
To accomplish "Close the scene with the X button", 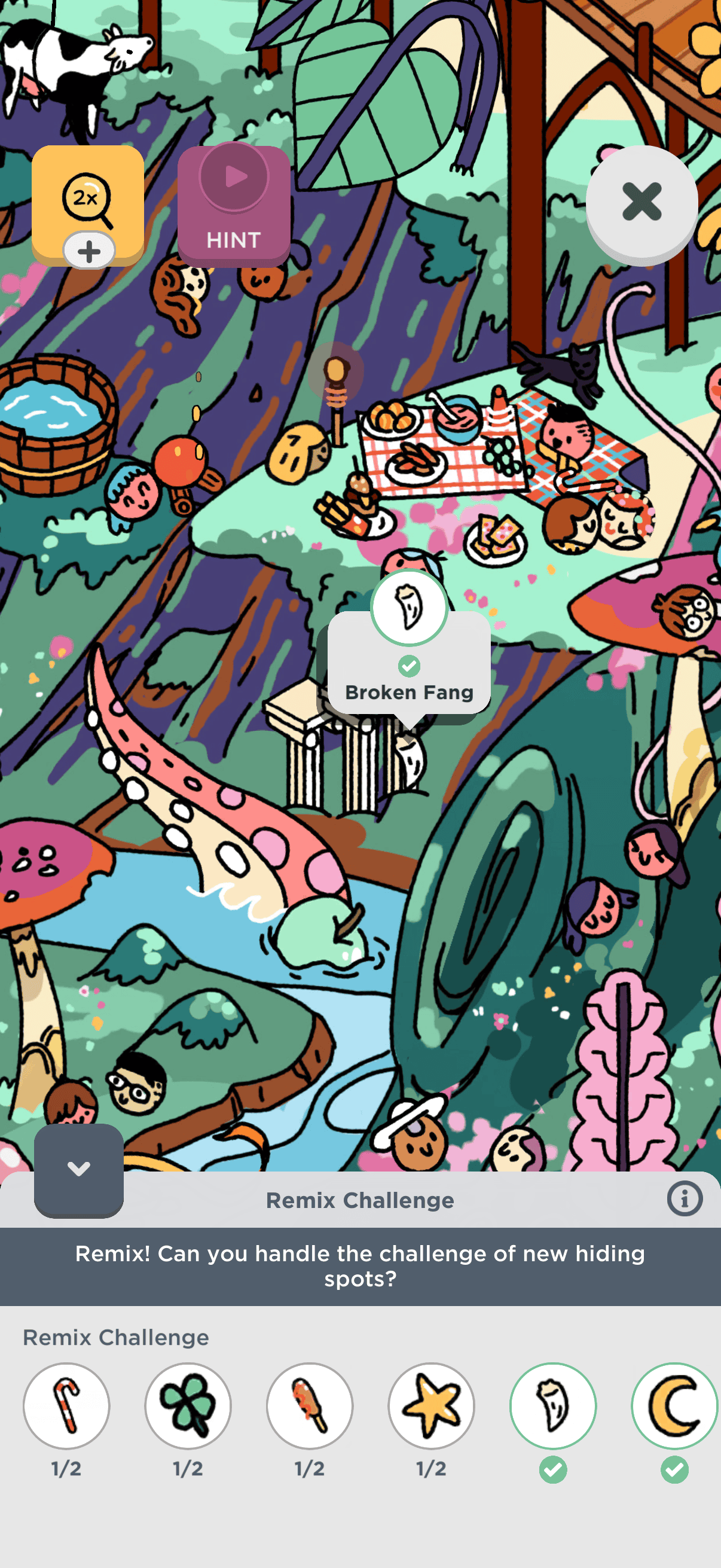I will [641, 202].
